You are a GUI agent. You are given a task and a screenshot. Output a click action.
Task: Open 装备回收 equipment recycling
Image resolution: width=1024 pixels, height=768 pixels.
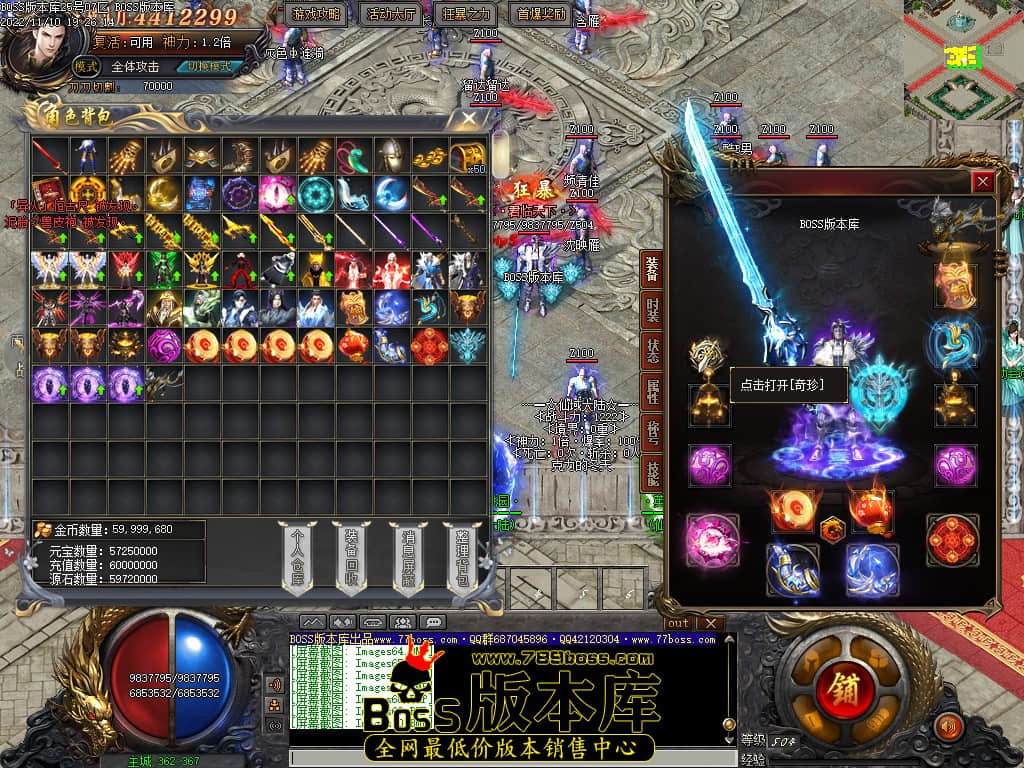click(x=352, y=560)
